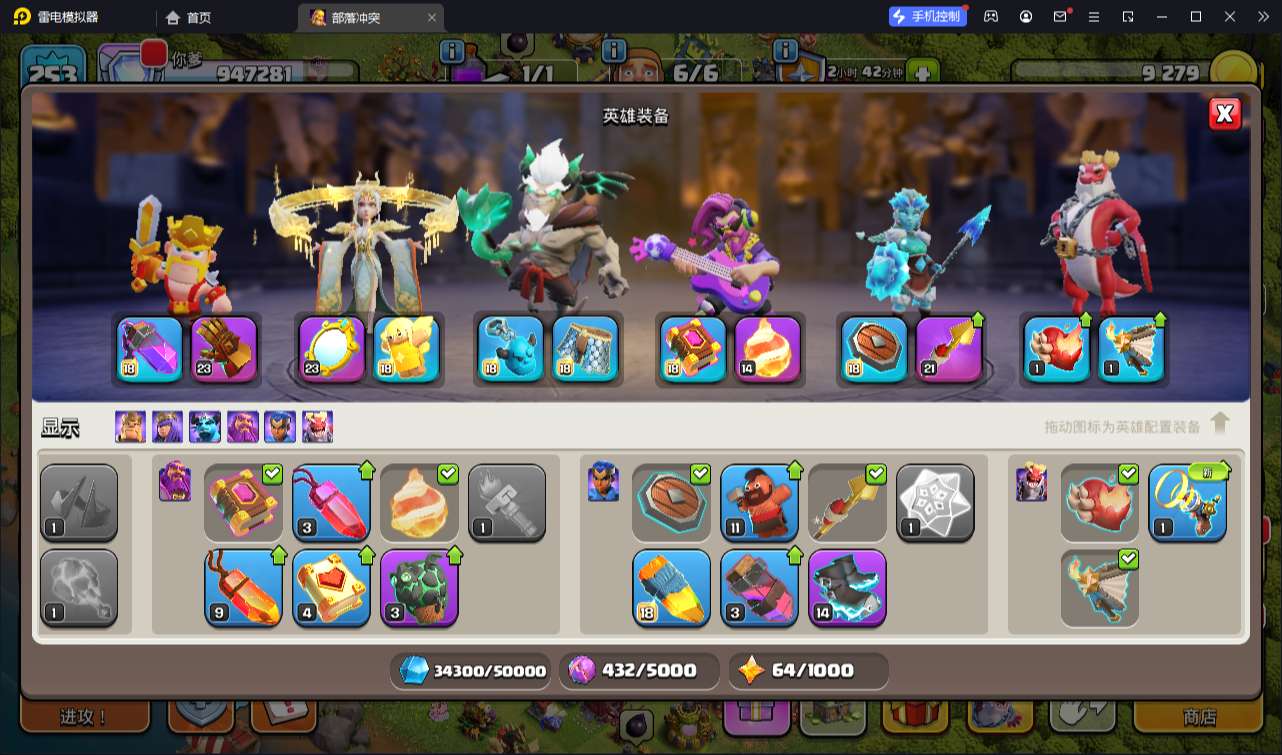Select the Archer Queen's golden mirror equipment
The width and height of the screenshot is (1282, 755).
[x=332, y=349]
